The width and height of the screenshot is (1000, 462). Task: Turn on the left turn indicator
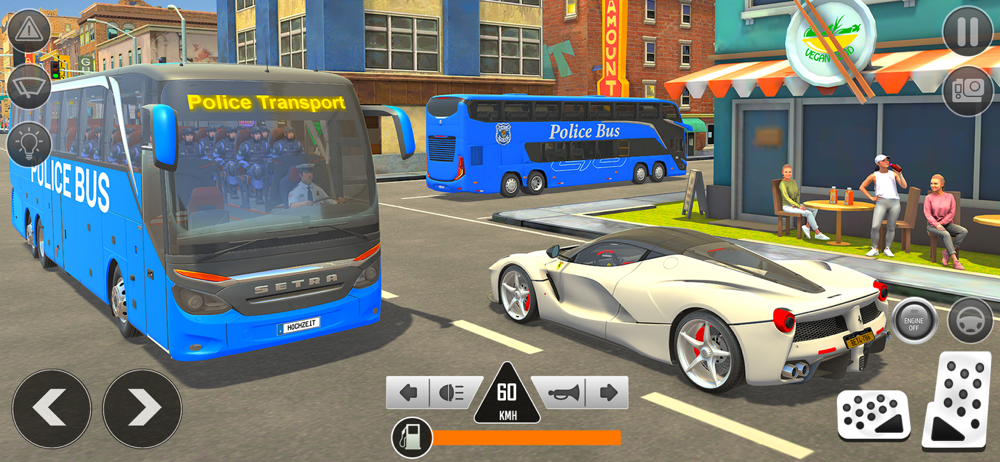[x=408, y=393]
